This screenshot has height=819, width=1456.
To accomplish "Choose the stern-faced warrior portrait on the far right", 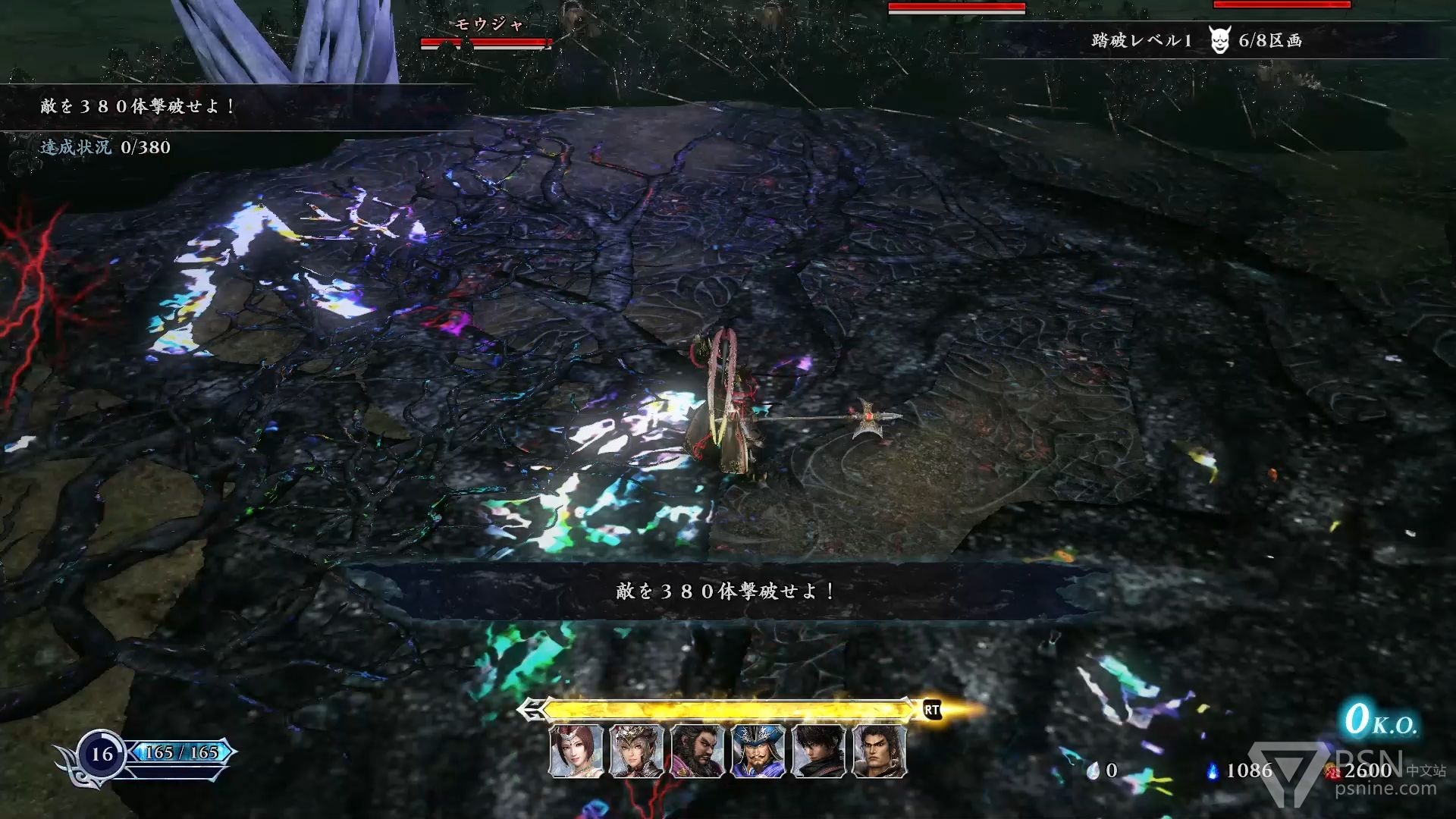I will coord(880,752).
